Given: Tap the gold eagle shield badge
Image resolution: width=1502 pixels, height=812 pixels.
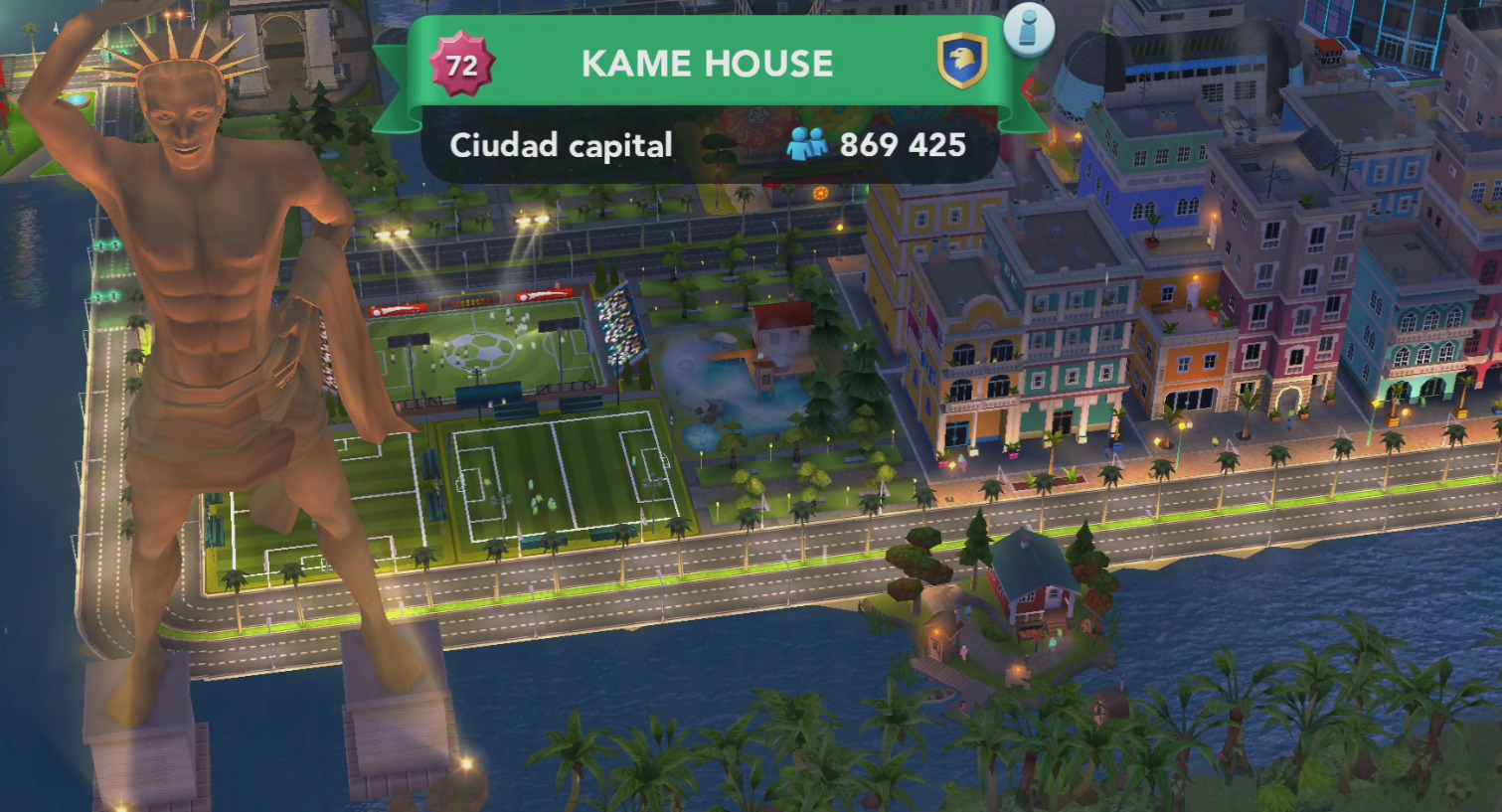Looking at the screenshot, I should [961, 62].
